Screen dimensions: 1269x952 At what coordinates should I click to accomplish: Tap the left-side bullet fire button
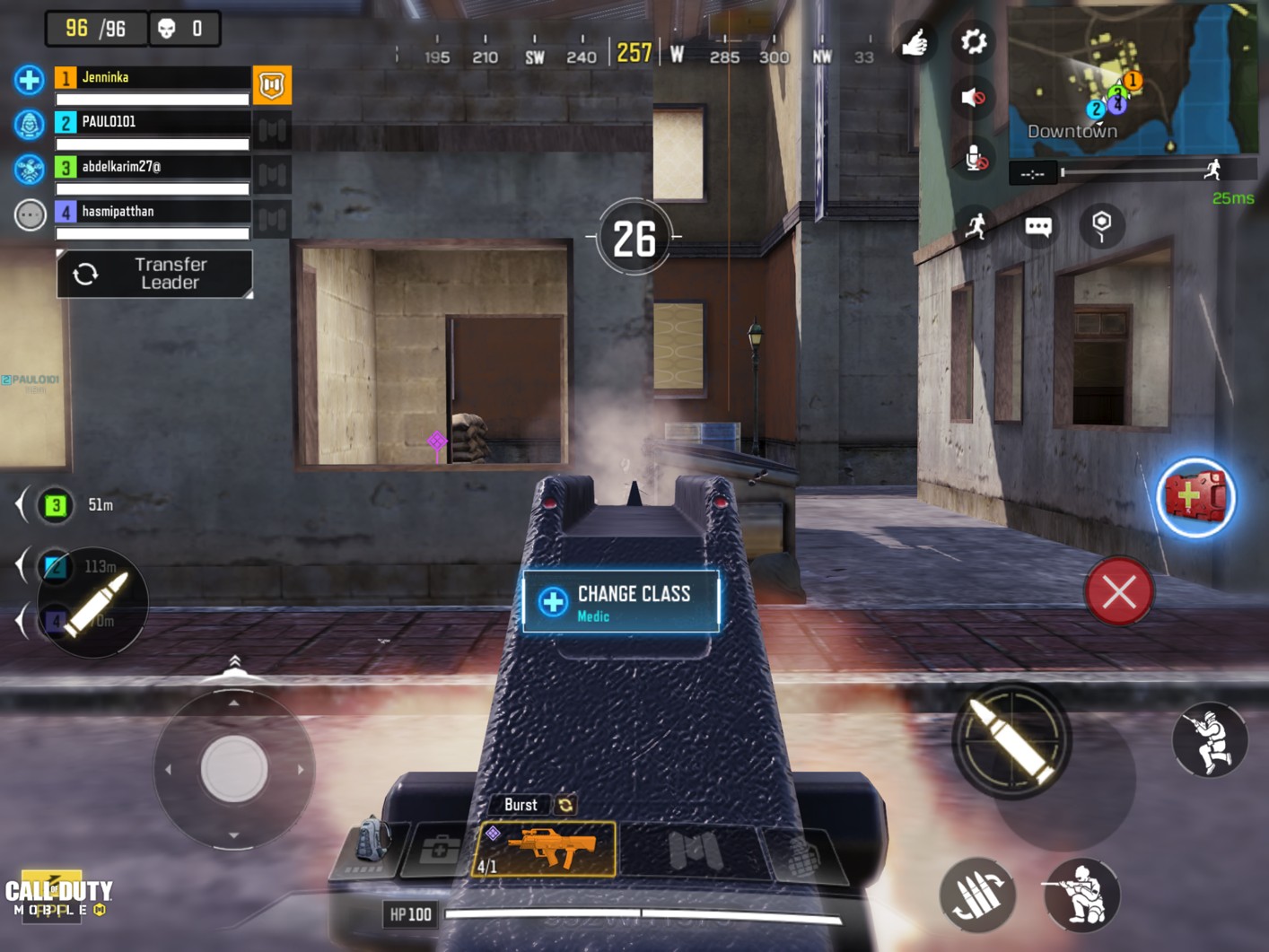pyautogui.click(x=93, y=602)
